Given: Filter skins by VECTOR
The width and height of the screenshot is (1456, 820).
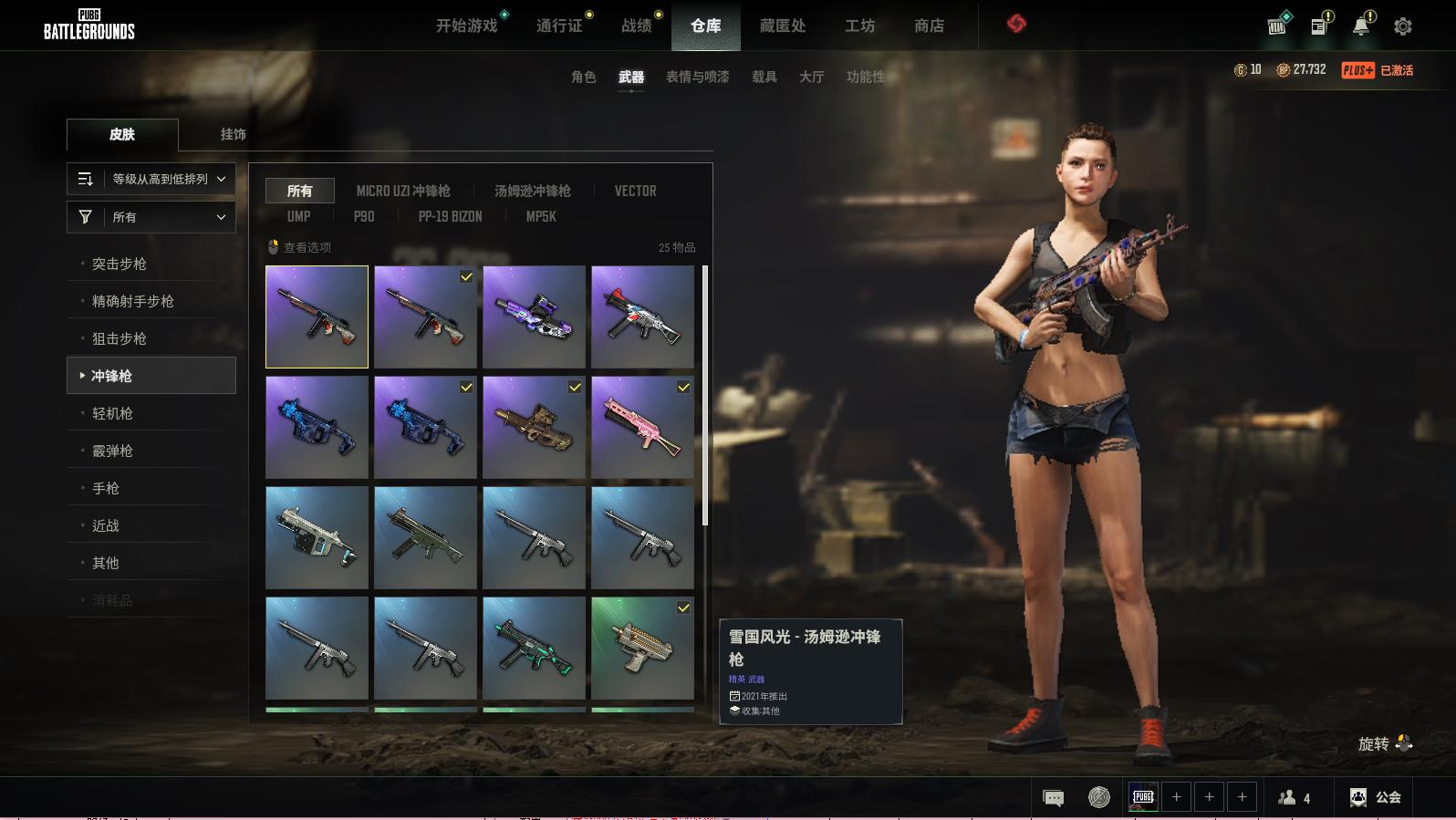Looking at the screenshot, I should click(x=635, y=191).
